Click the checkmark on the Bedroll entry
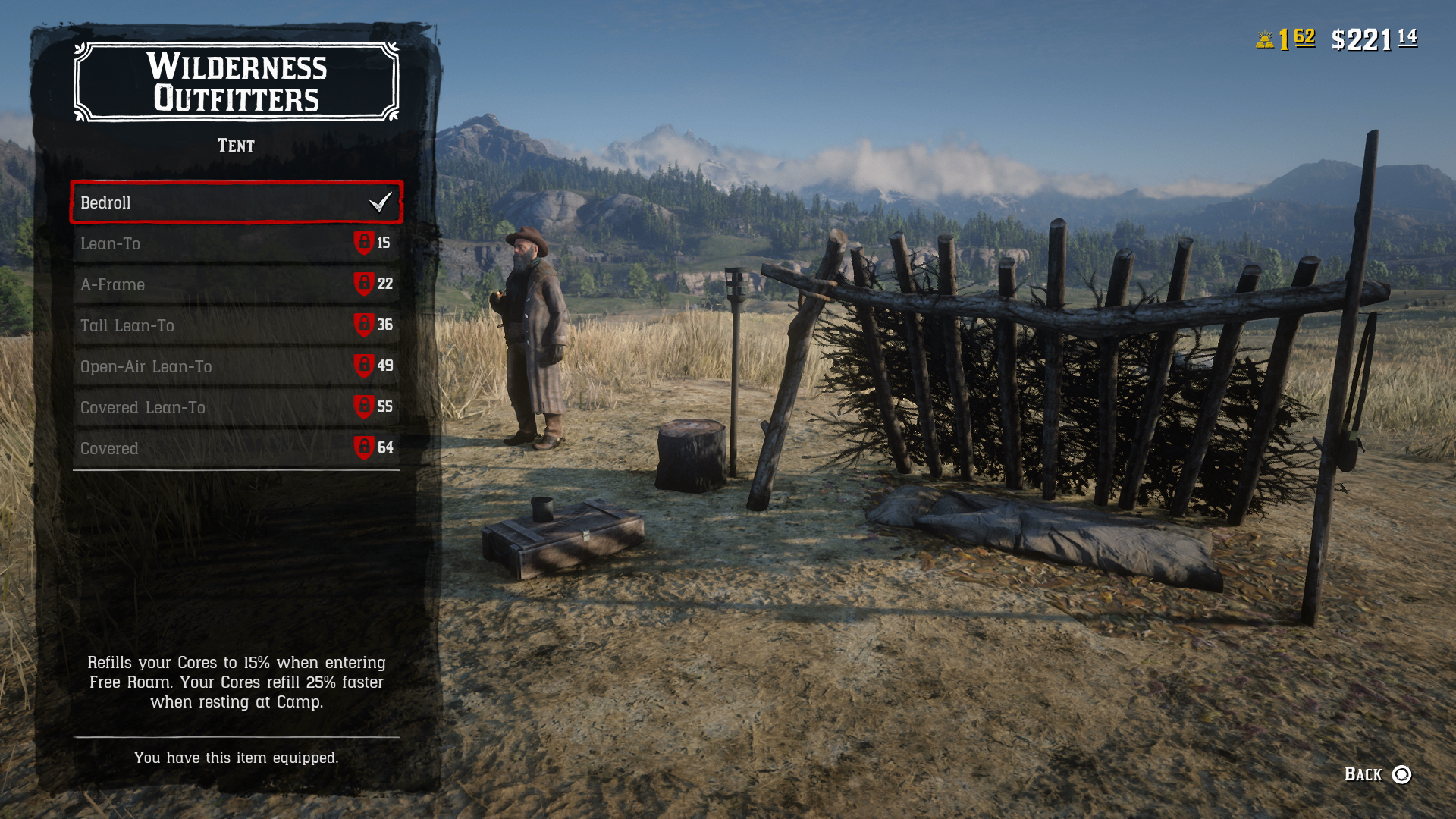Screen dimensions: 1456x819 coord(381,202)
